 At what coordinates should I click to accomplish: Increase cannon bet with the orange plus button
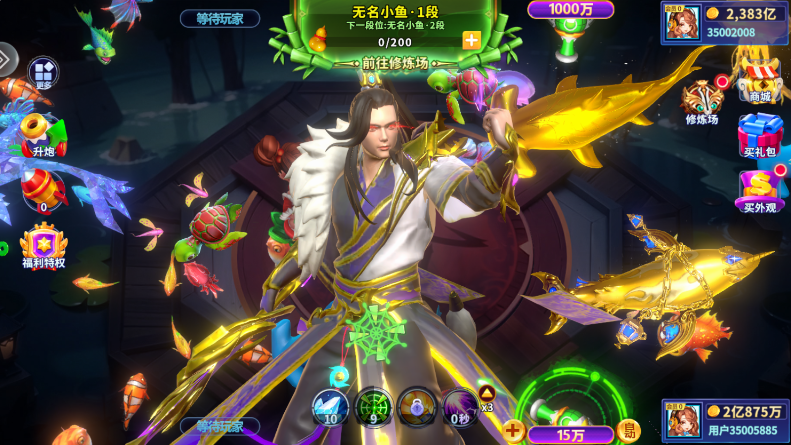514,431
